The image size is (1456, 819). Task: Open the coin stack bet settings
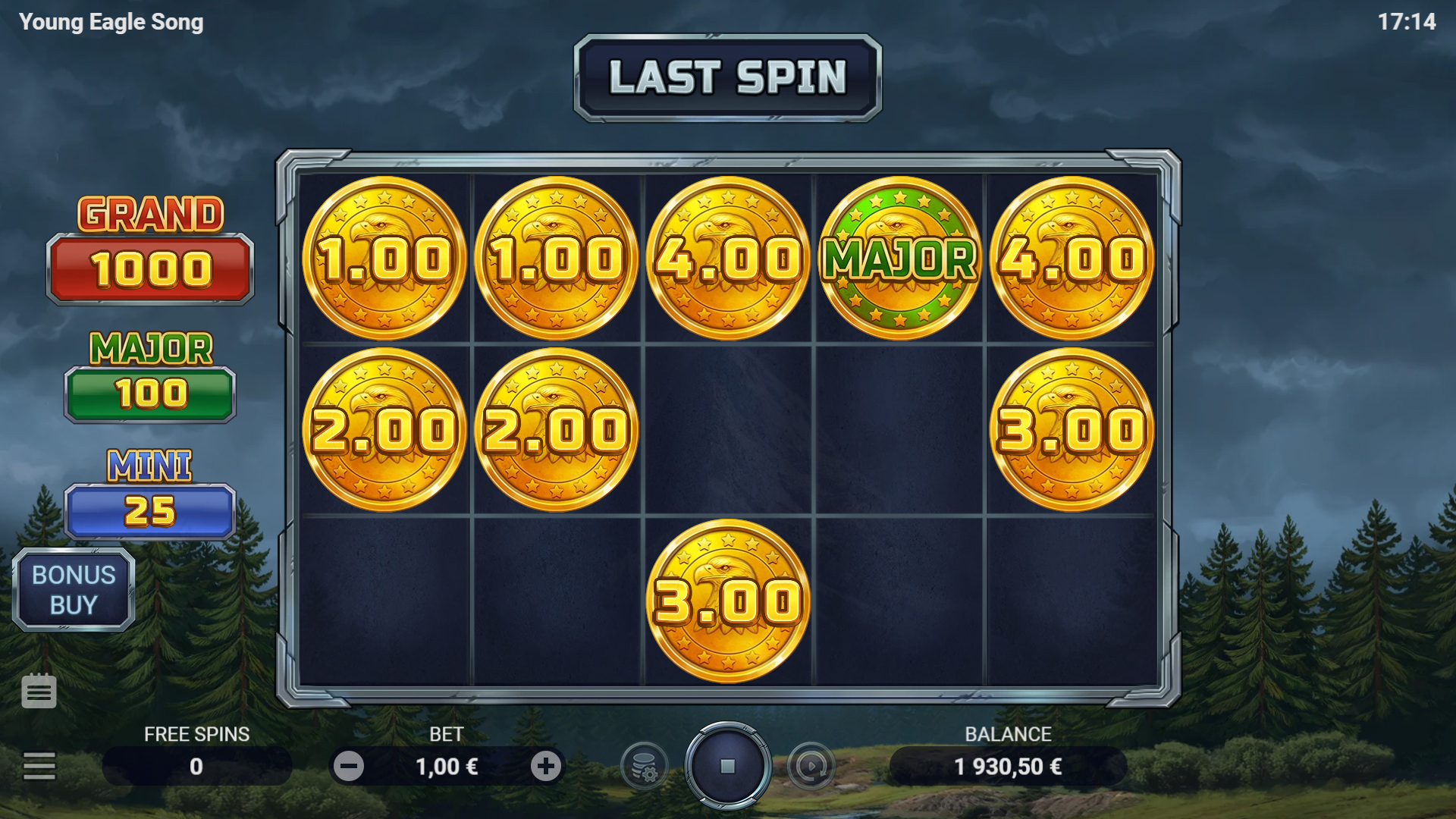(x=644, y=766)
